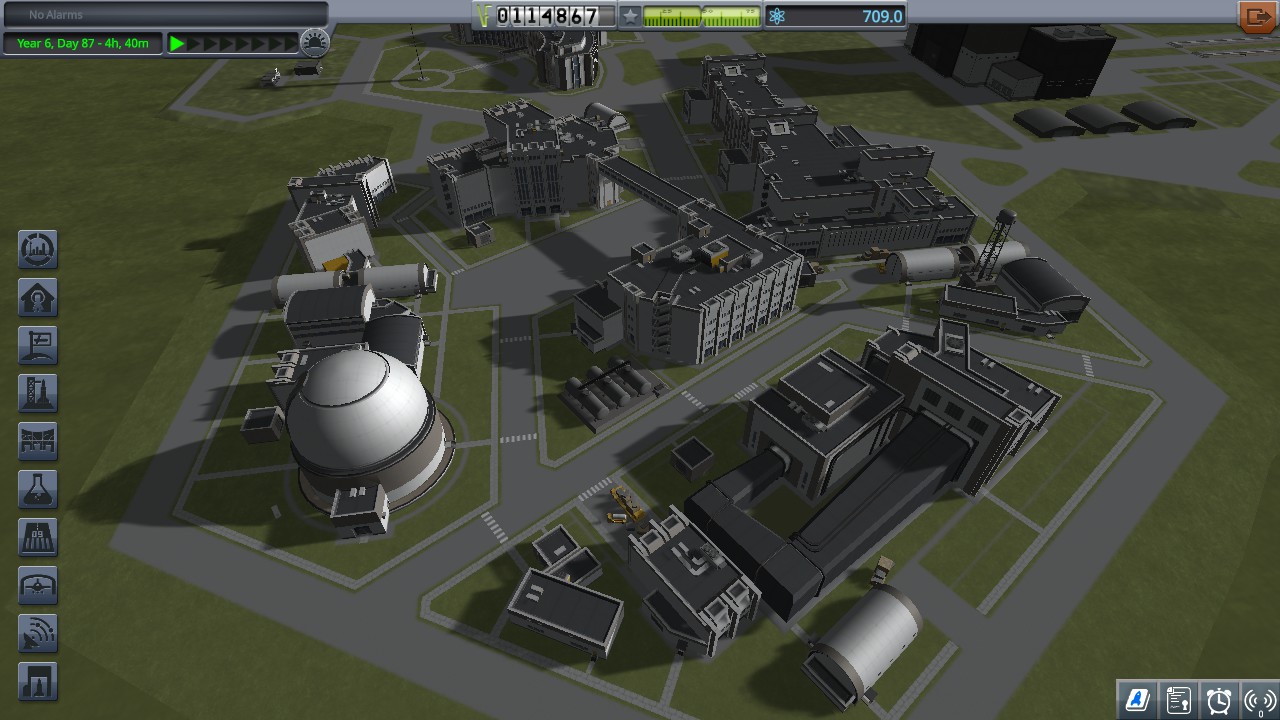Go to the Runway shortcut
Screen dimensions: 1280x720
tap(38, 538)
